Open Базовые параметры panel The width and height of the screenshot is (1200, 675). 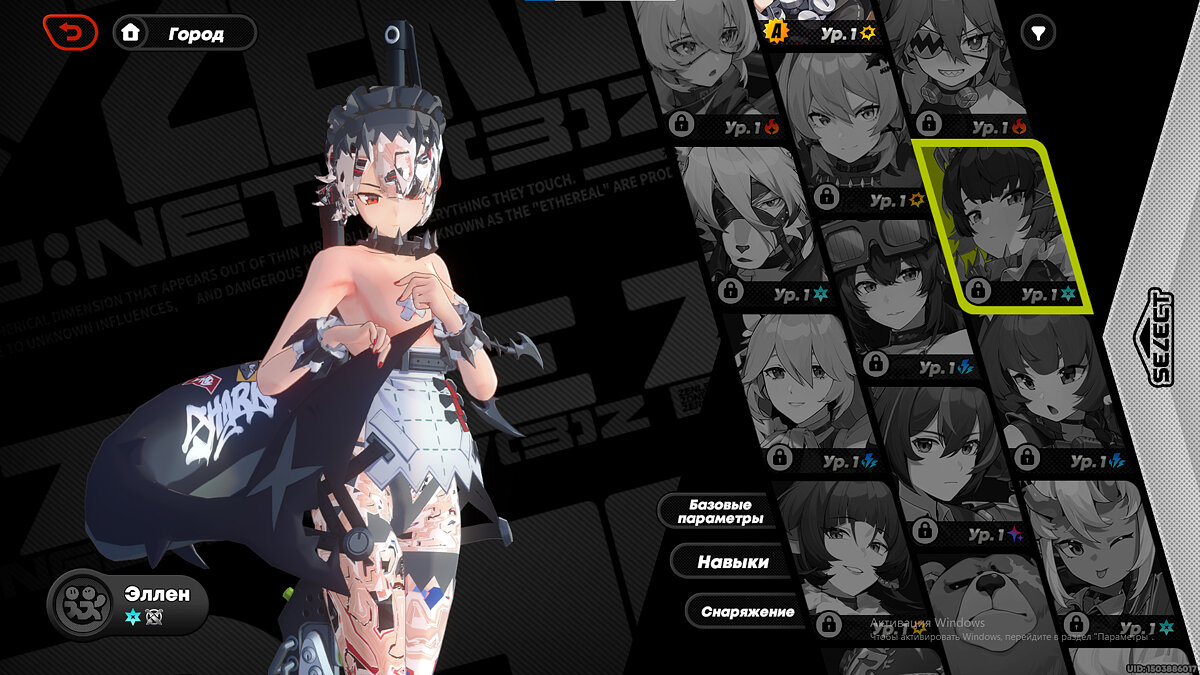(x=720, y=511)
